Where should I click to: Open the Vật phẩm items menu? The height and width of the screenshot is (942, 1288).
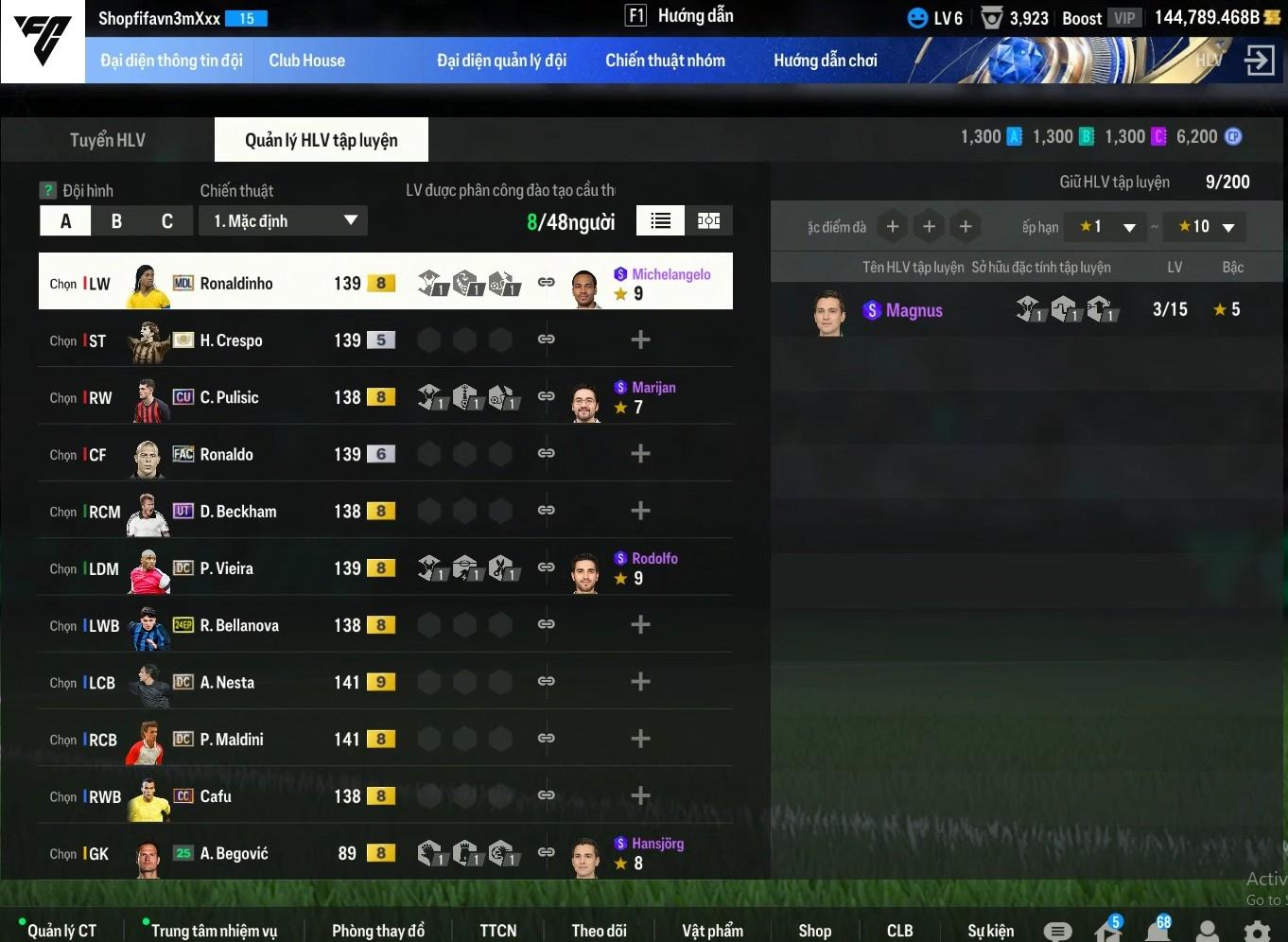[x=712, y=931]
